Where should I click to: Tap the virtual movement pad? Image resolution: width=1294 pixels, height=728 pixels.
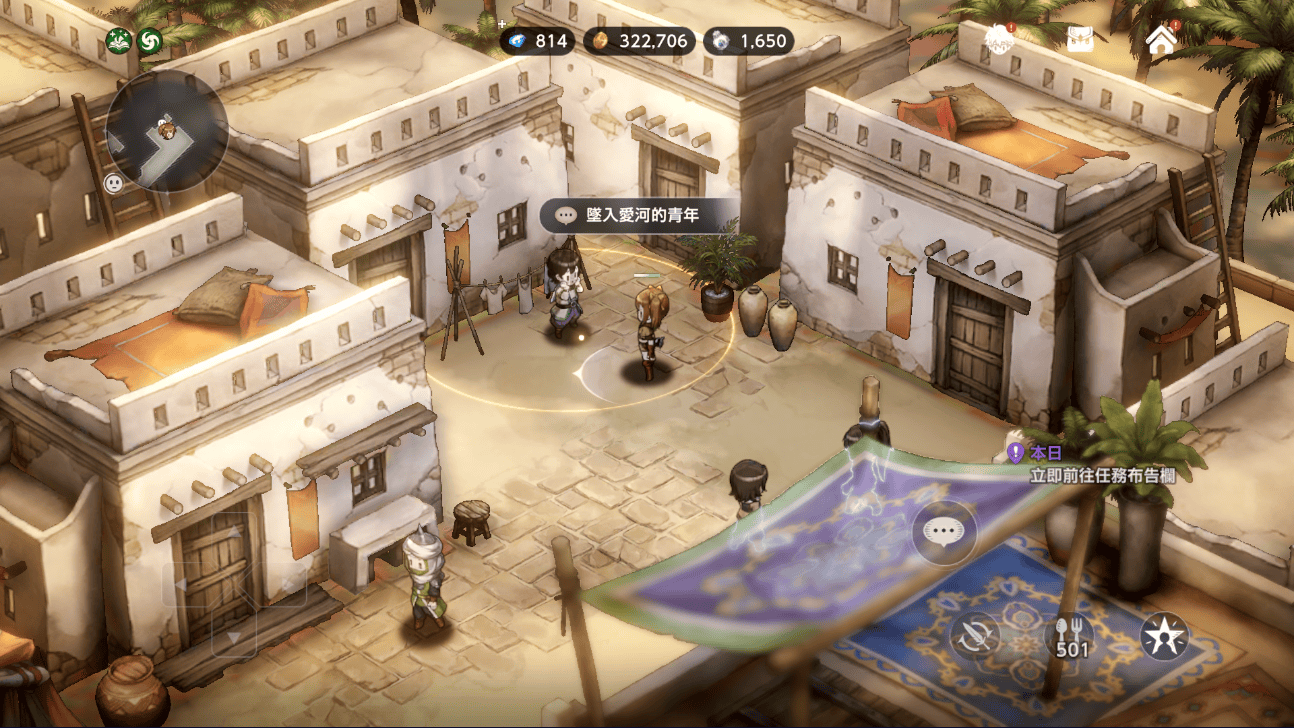tap(233, 585)
